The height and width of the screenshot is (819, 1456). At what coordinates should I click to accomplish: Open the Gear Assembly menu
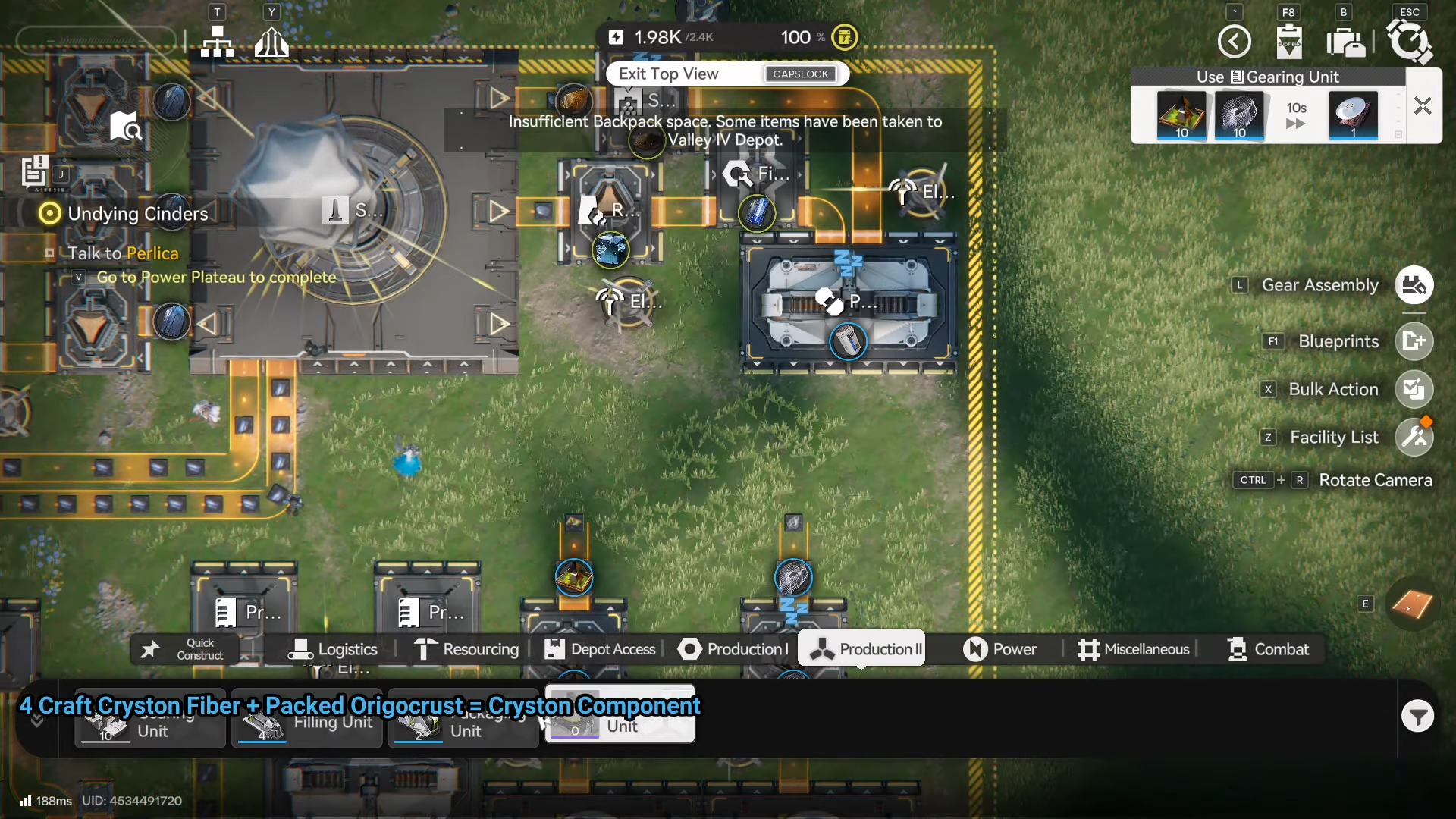1414,285
